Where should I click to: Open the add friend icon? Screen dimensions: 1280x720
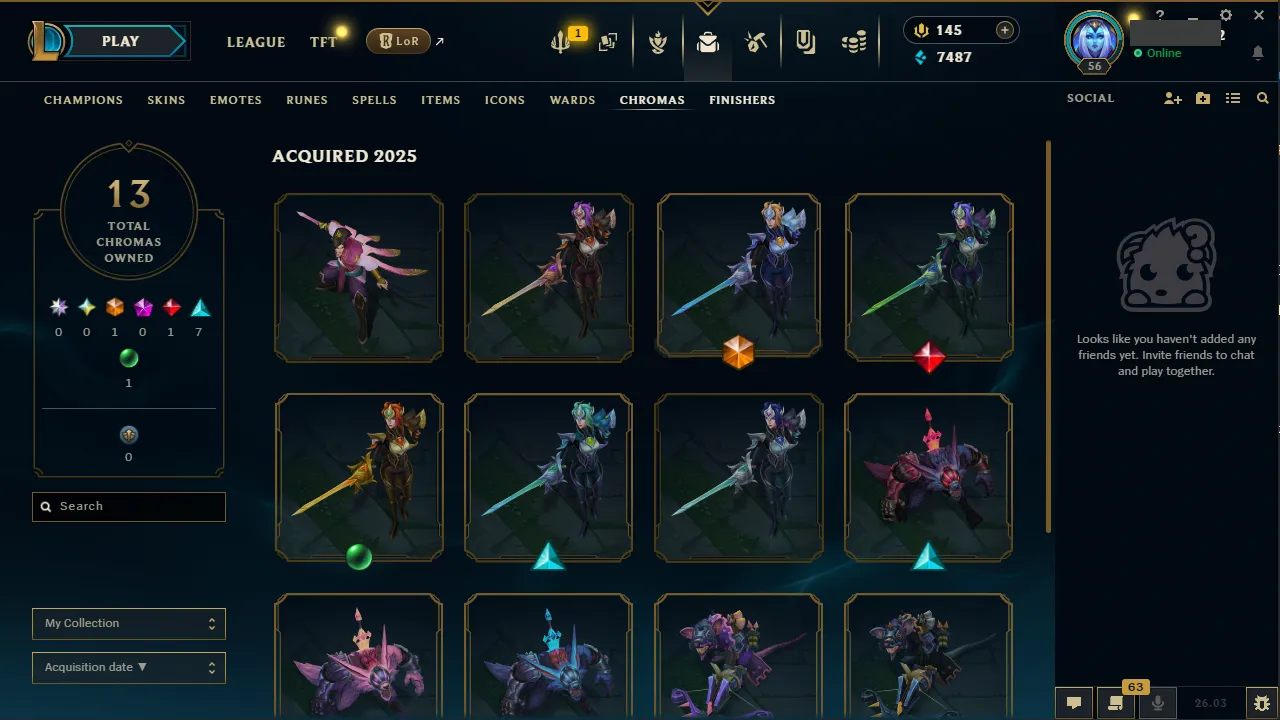click(x=1172, y=98)
